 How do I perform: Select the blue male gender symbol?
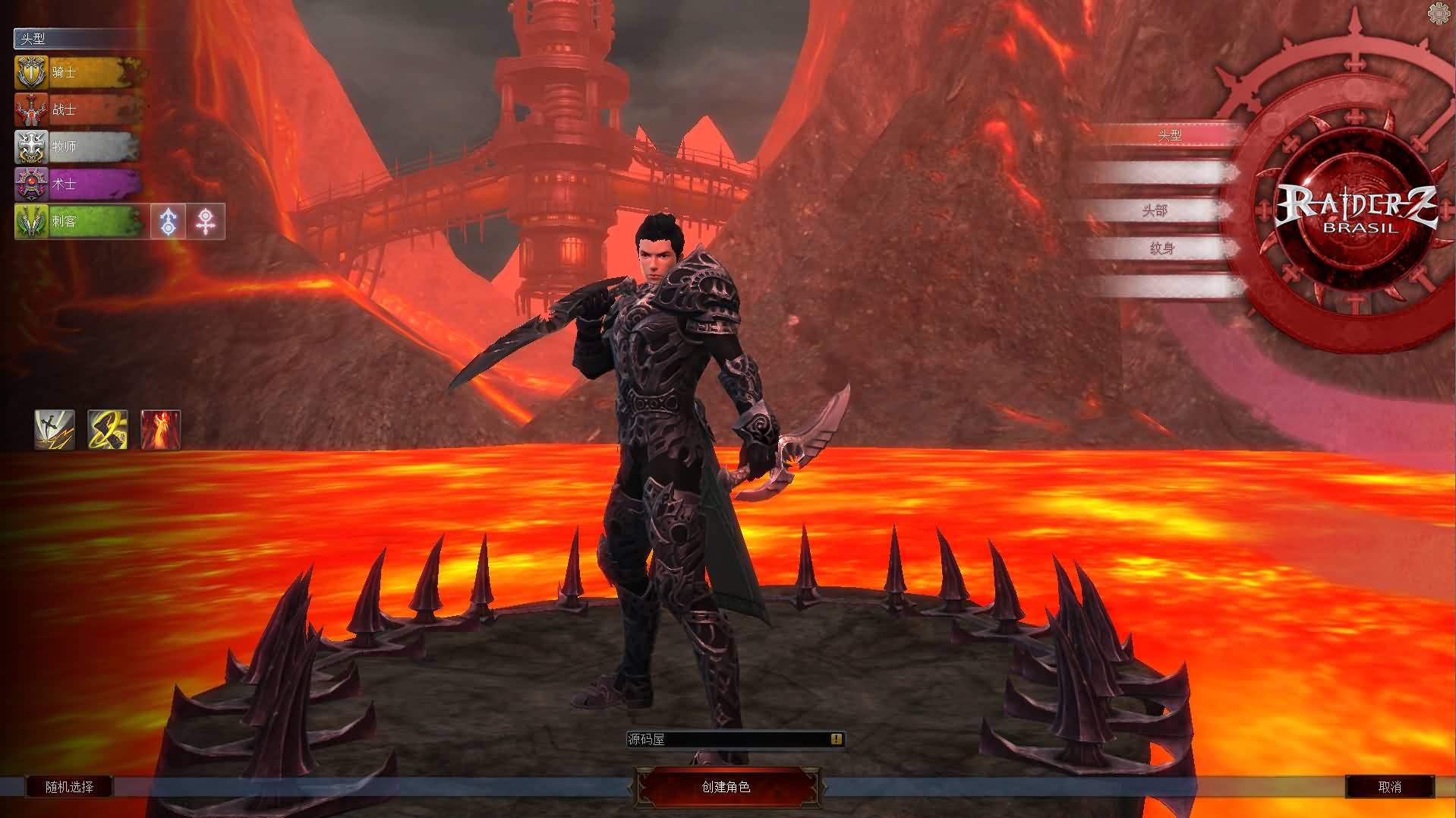(169, 222)
